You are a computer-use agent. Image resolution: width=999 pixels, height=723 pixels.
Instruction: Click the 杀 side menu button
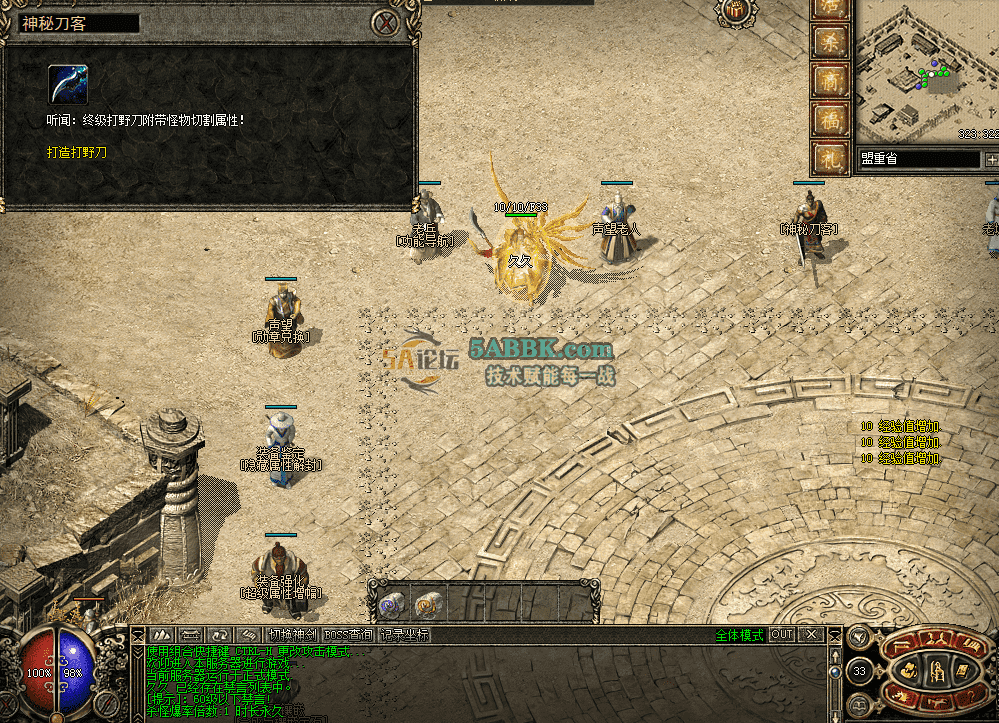pos(829,42)
